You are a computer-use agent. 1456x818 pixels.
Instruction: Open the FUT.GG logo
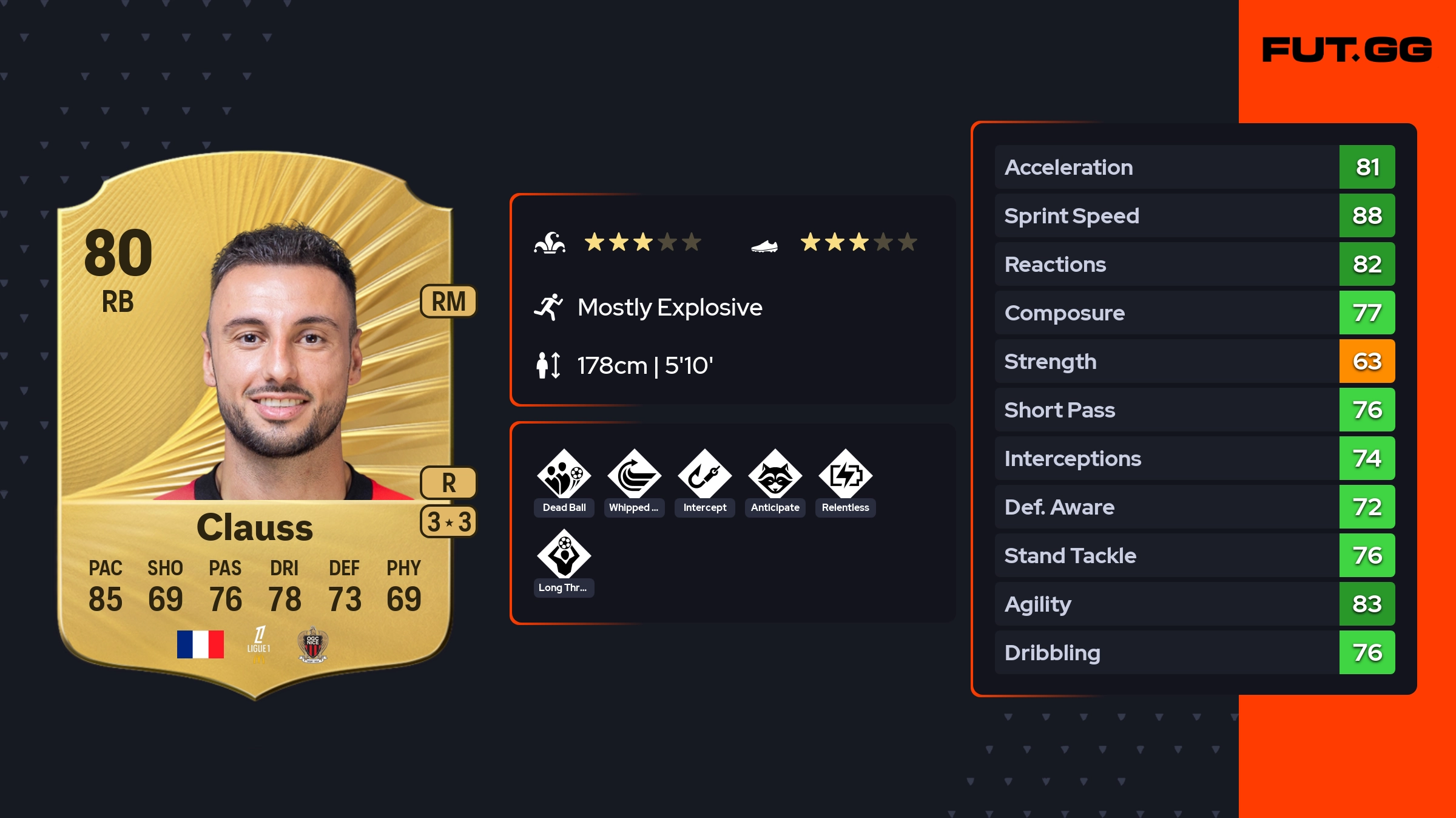click(x=1347, y=50)
